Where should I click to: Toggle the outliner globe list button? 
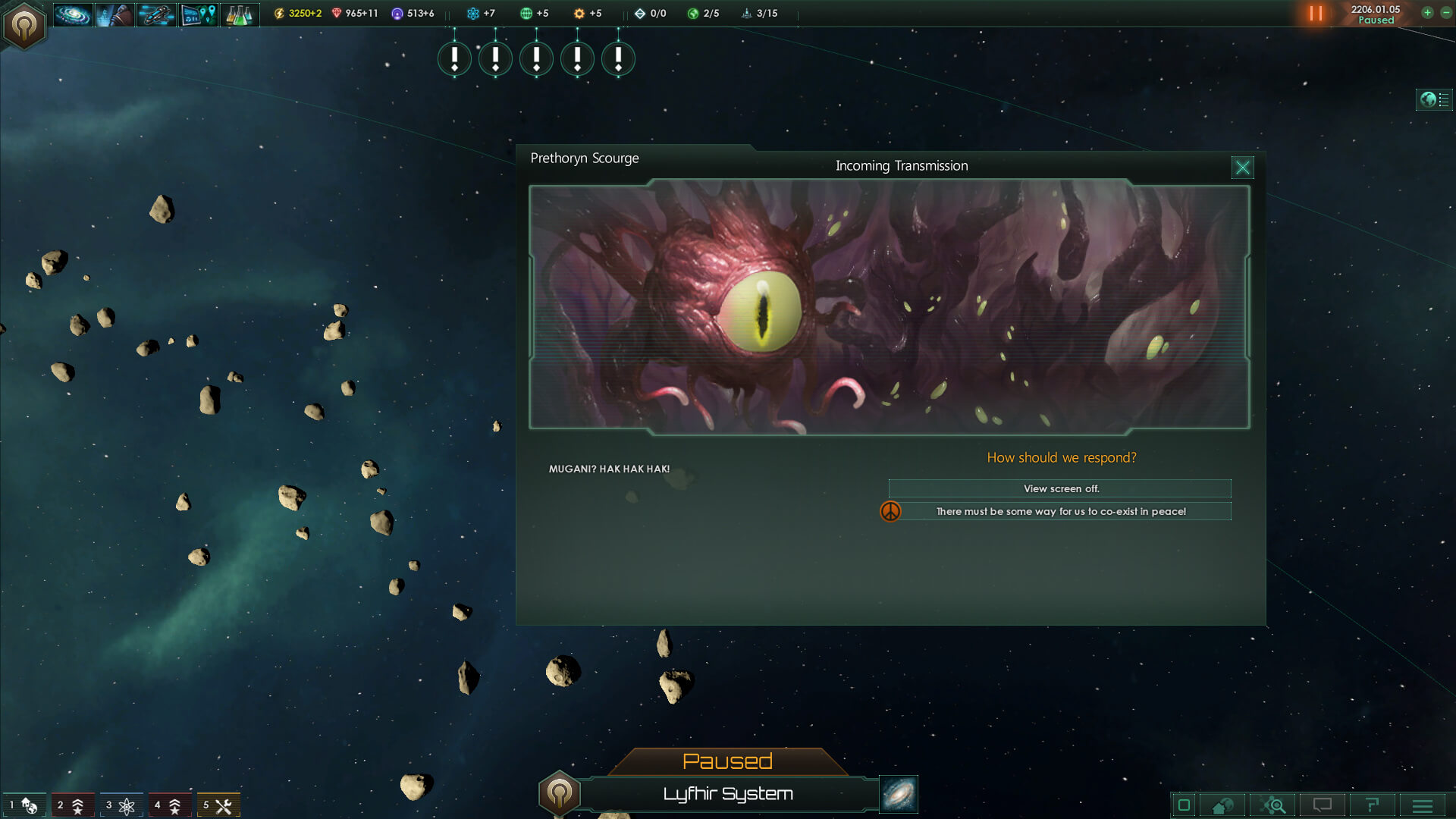(x=1434, y=99)
